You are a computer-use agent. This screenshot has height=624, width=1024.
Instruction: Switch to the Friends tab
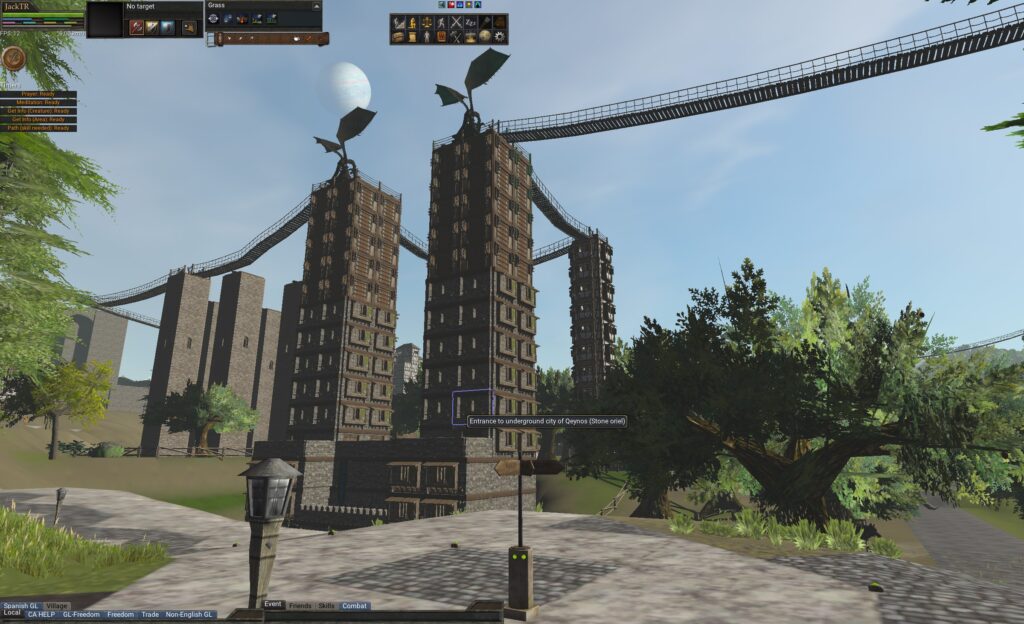pos(300,606)
